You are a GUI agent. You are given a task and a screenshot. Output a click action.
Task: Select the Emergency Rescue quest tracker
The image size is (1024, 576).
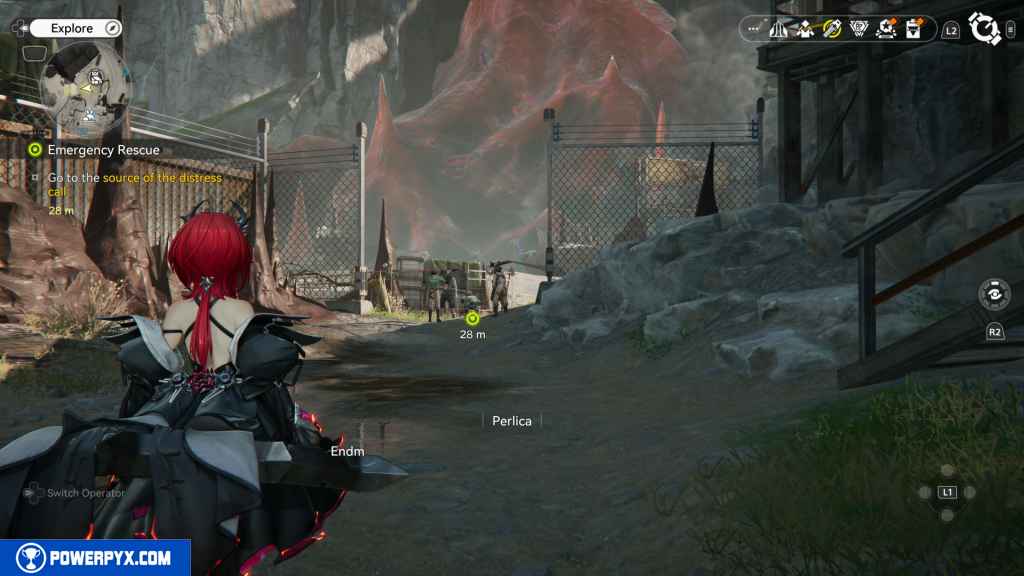[103, 150]
